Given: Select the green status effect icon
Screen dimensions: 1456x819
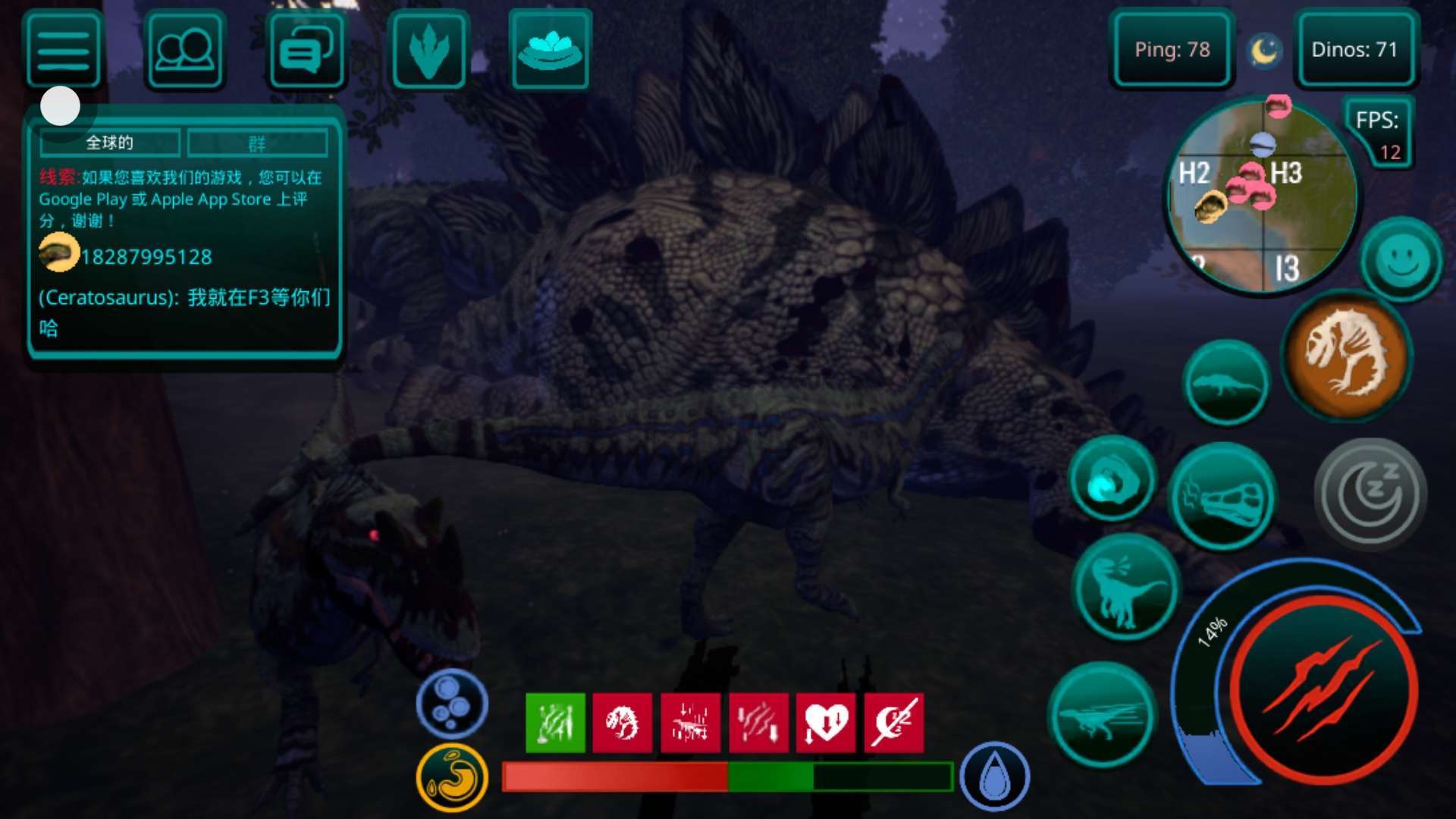Looking at the screenshot, I should pos(555,723).
